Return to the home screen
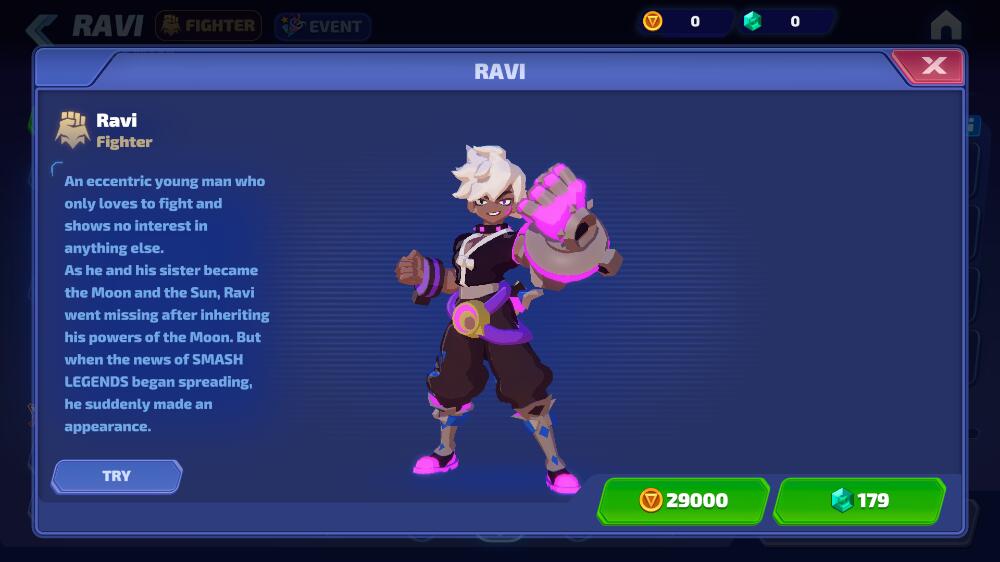This screenshot has width=1000, height=562. point(945,25)
